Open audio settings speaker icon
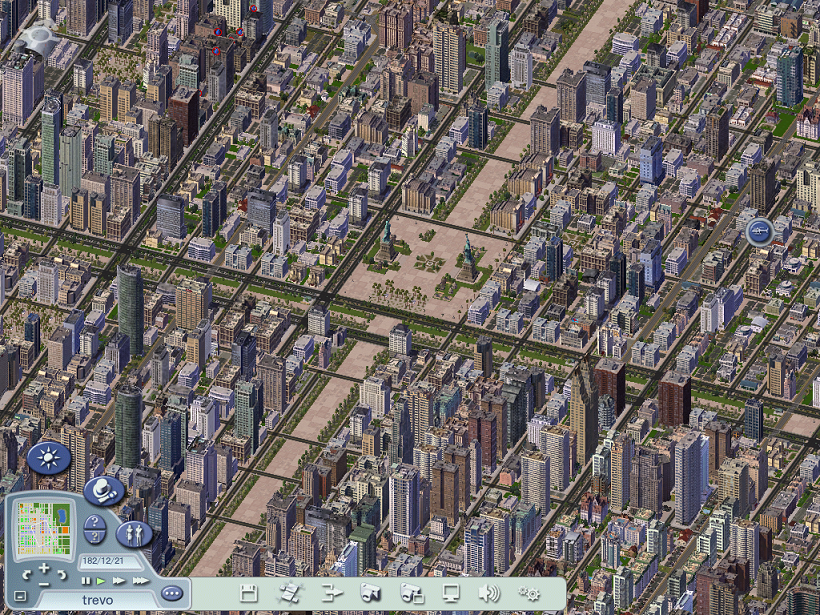Viewport: 820px width, 615px height. click(x=490, y=592)
